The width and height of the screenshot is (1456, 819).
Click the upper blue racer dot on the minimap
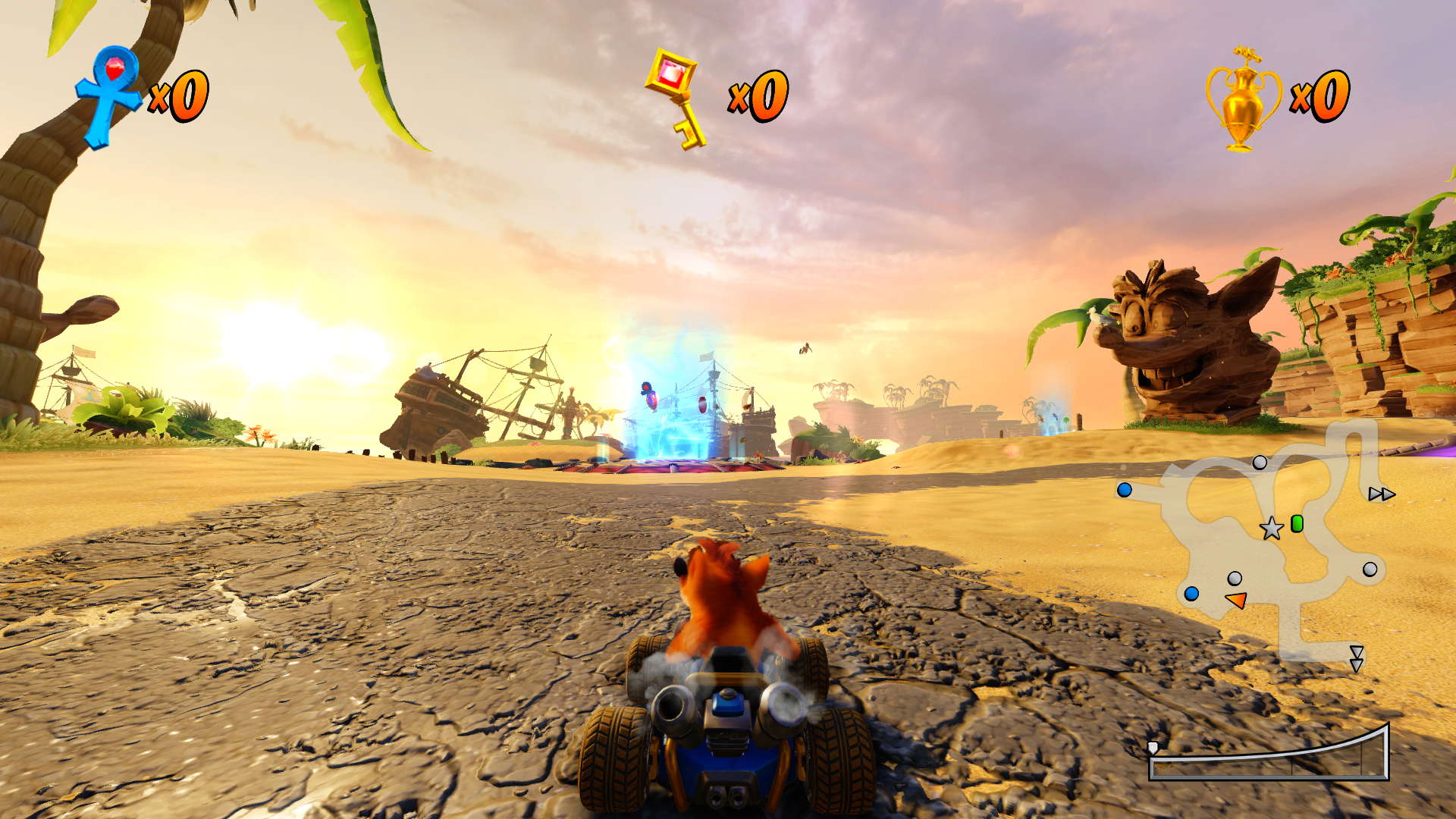1125,491
